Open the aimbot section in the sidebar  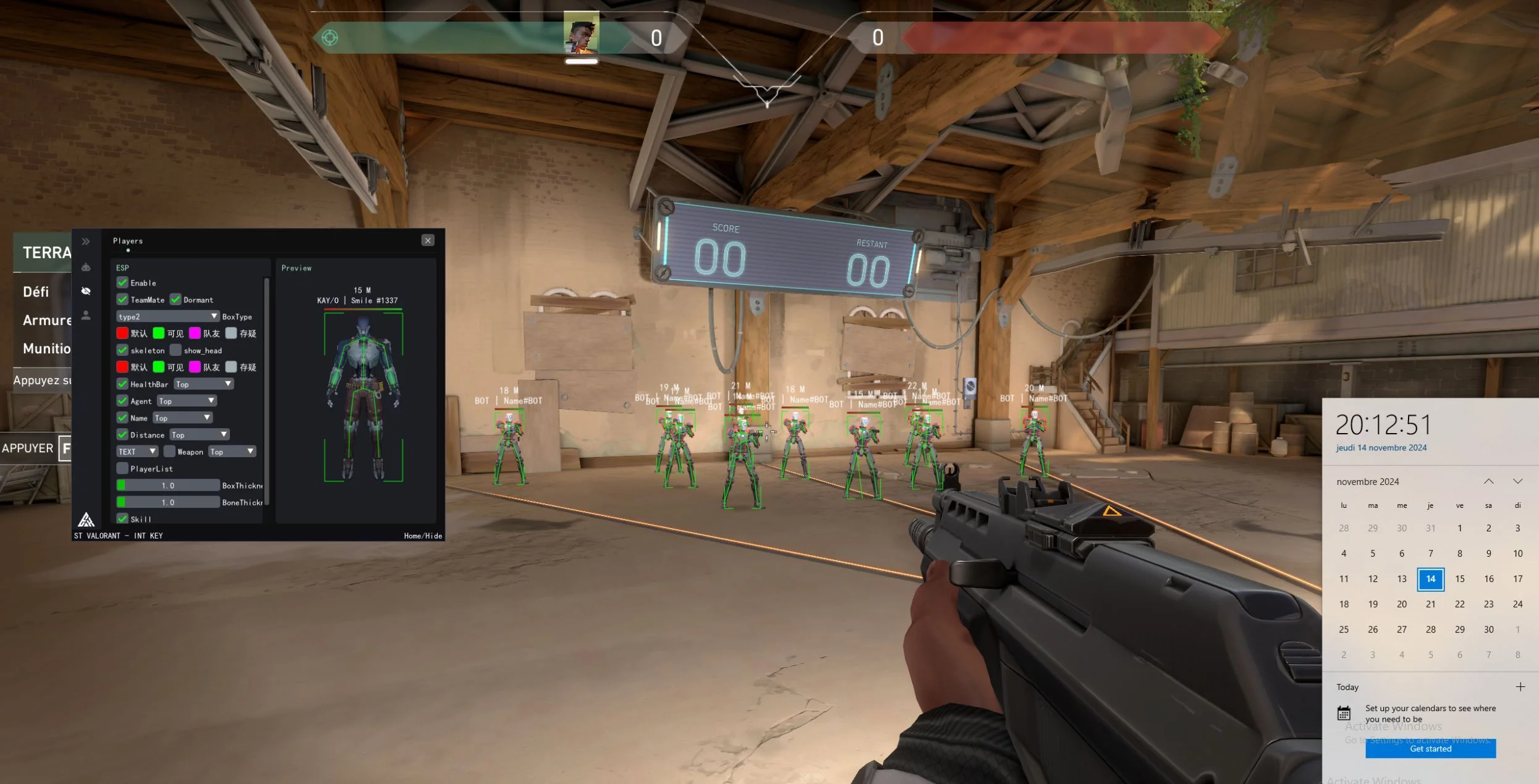pyautogui.click(x=86, y=267)
